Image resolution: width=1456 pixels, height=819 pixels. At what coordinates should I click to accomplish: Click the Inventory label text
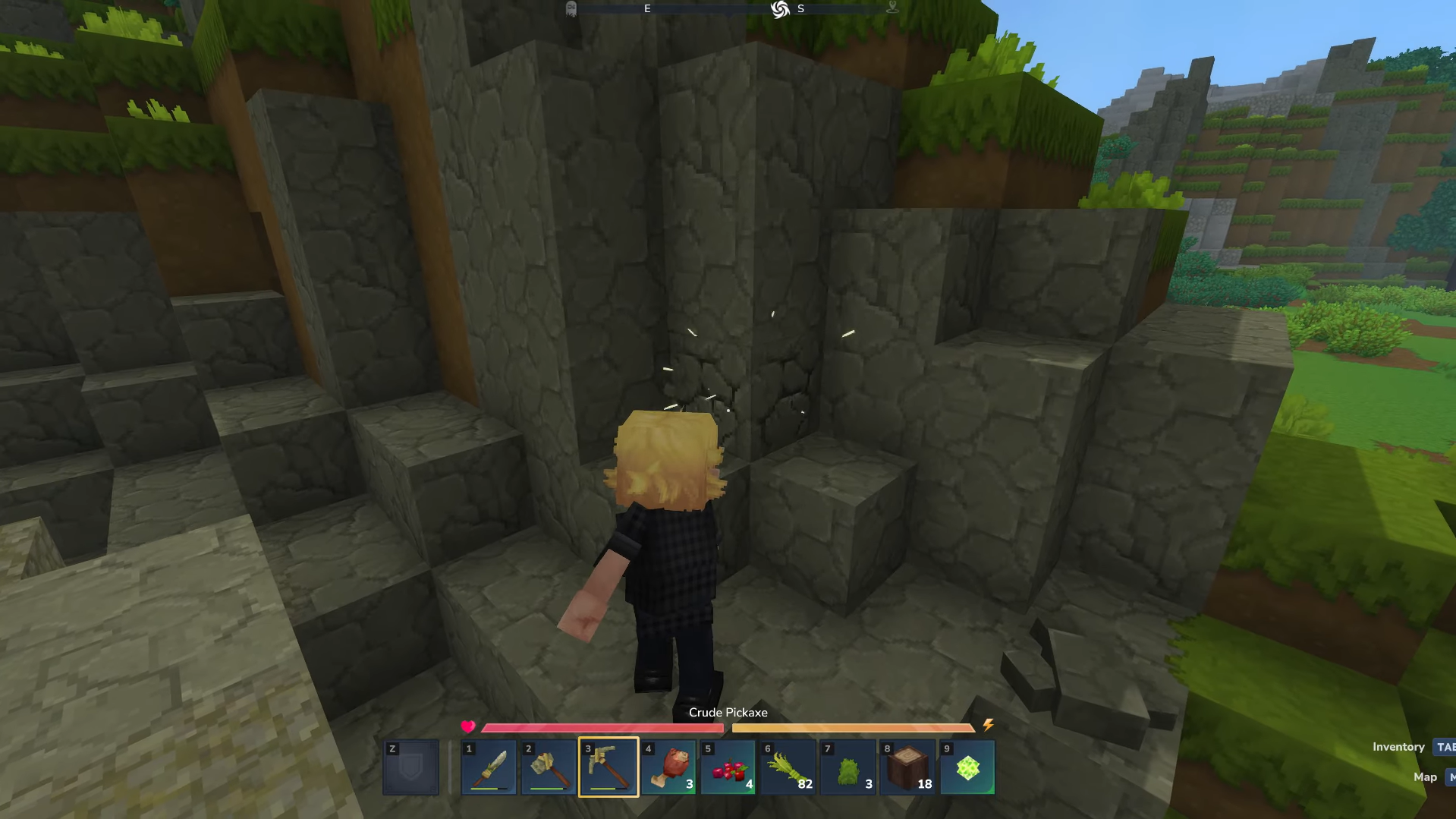pos(1398,747)
